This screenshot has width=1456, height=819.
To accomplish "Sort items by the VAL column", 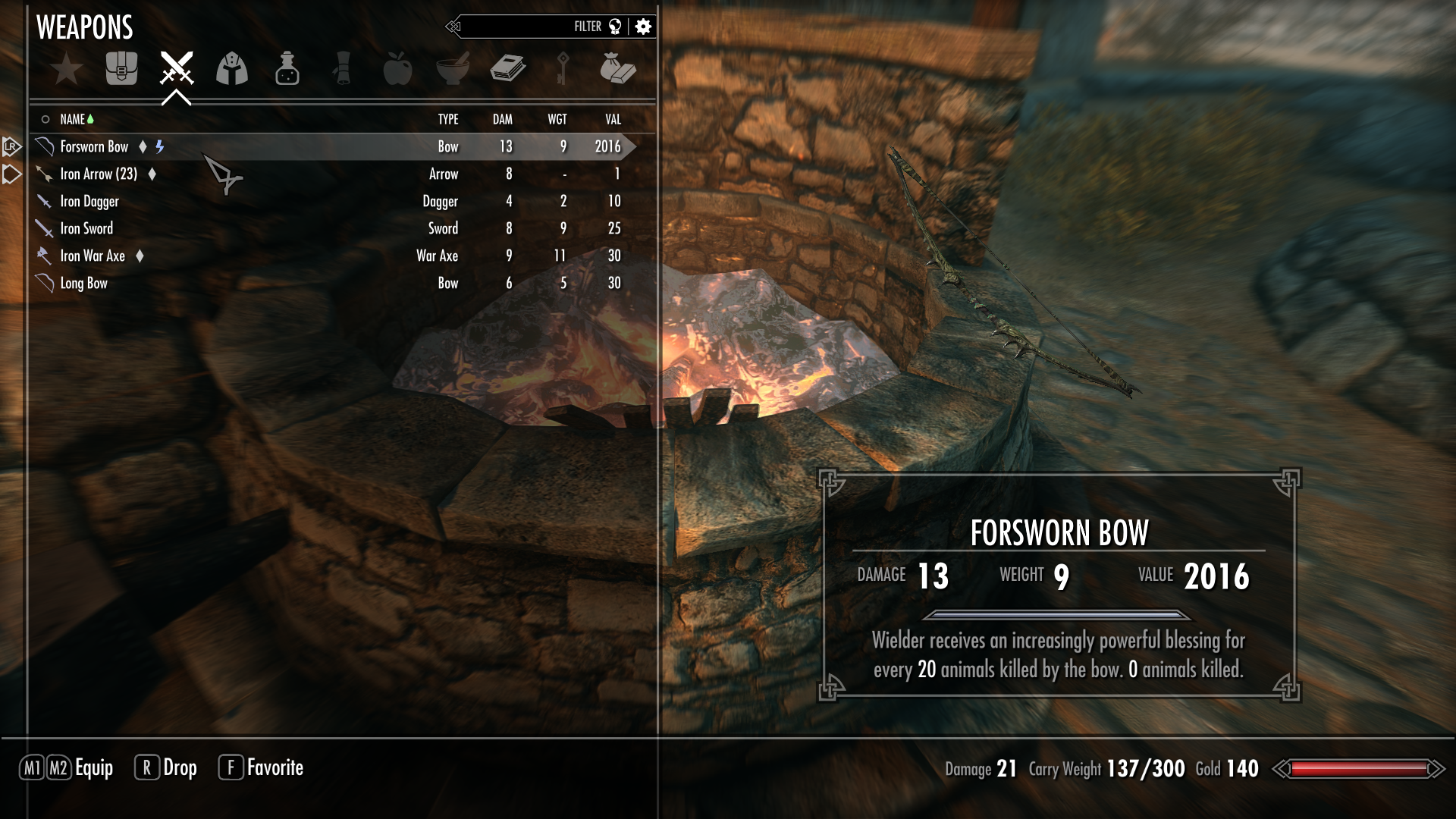I will pos(612,119).
